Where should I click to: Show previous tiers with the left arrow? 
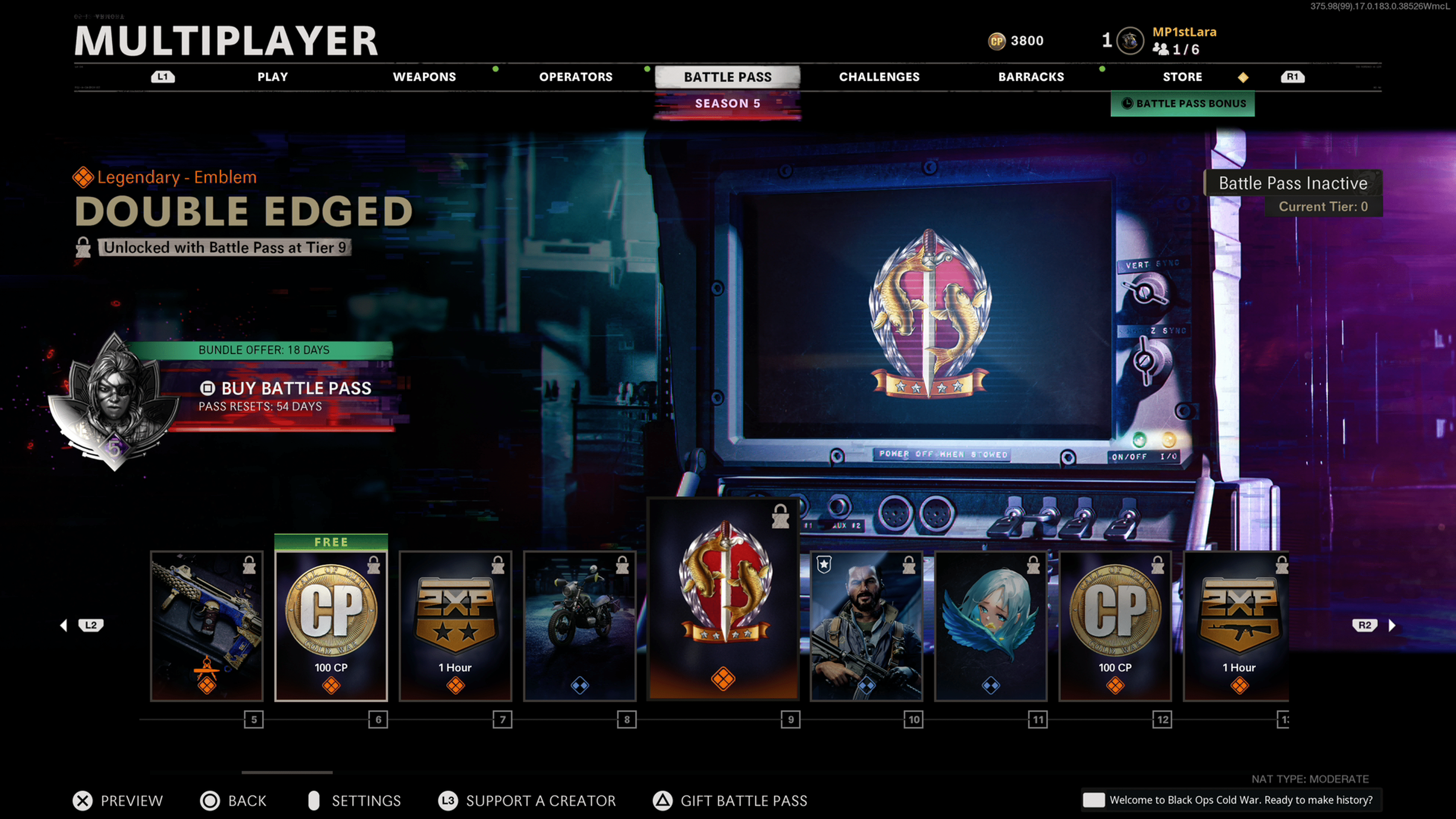pyautogui.click(x=64, y=625)
